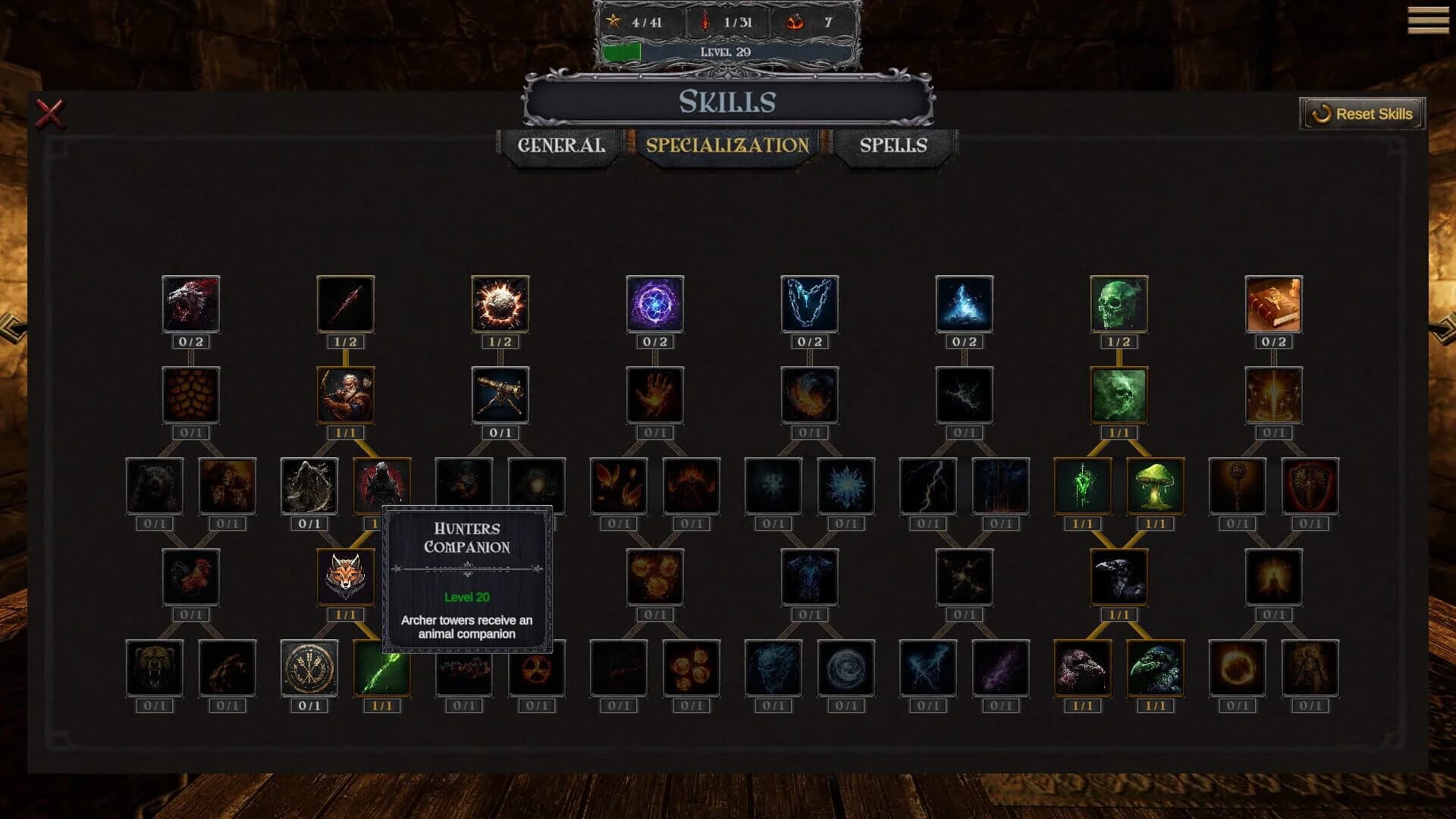Select the chain skill in the top row
The image size is (1456, 819).
click(808, 305)
